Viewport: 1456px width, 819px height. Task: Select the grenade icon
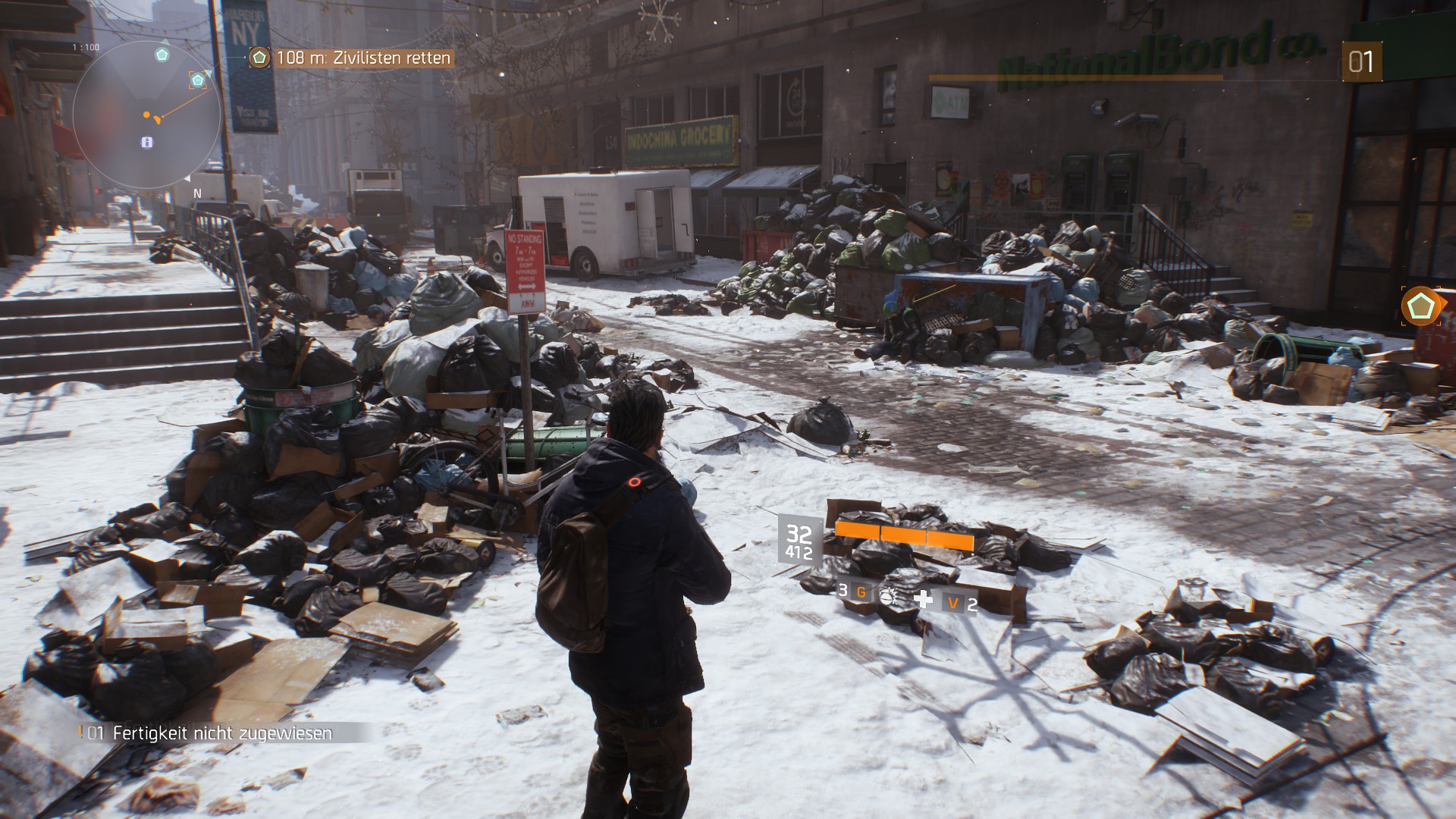point(886,596)
